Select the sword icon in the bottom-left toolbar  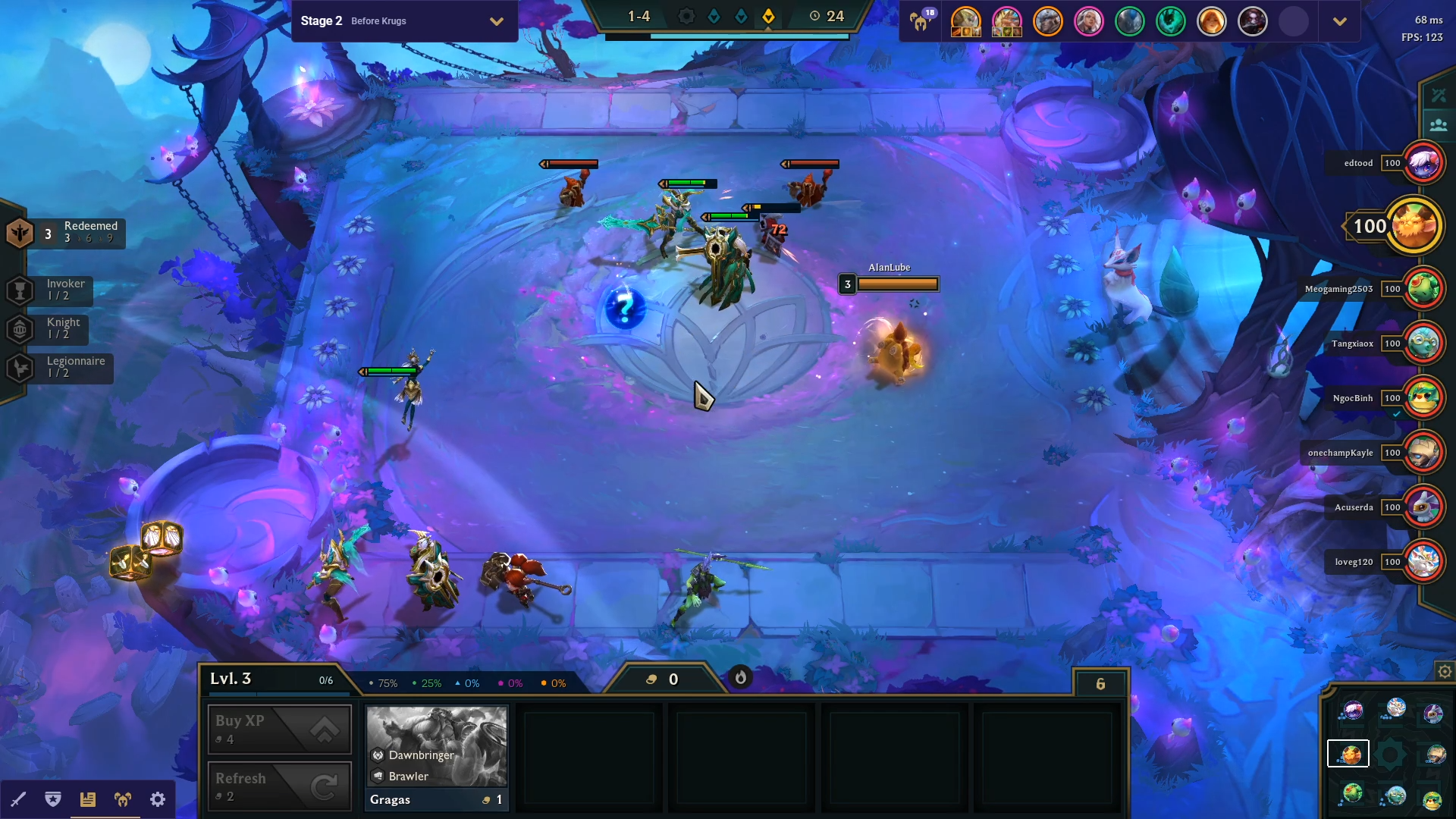pyautogui.click(x=19, y=799)
